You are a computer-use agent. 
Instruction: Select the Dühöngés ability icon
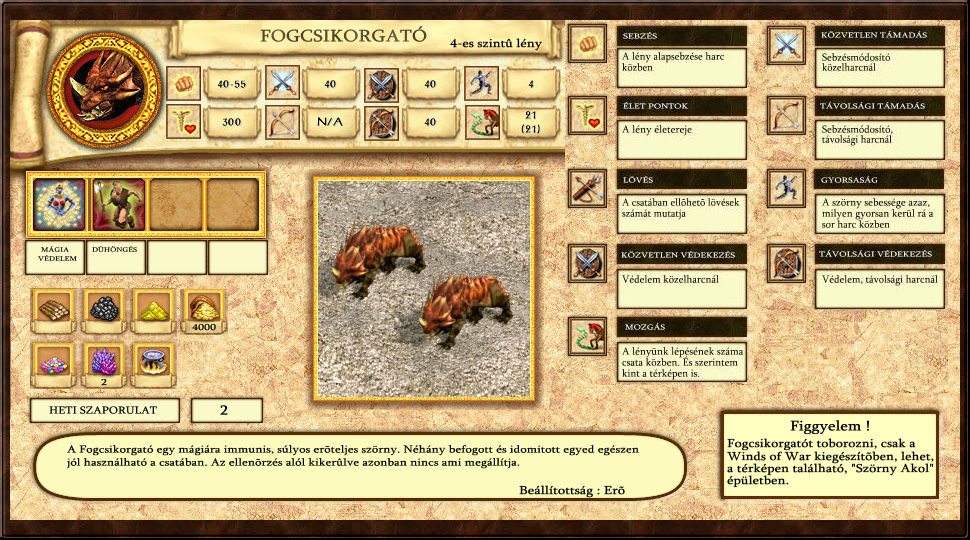click(119, 205)
